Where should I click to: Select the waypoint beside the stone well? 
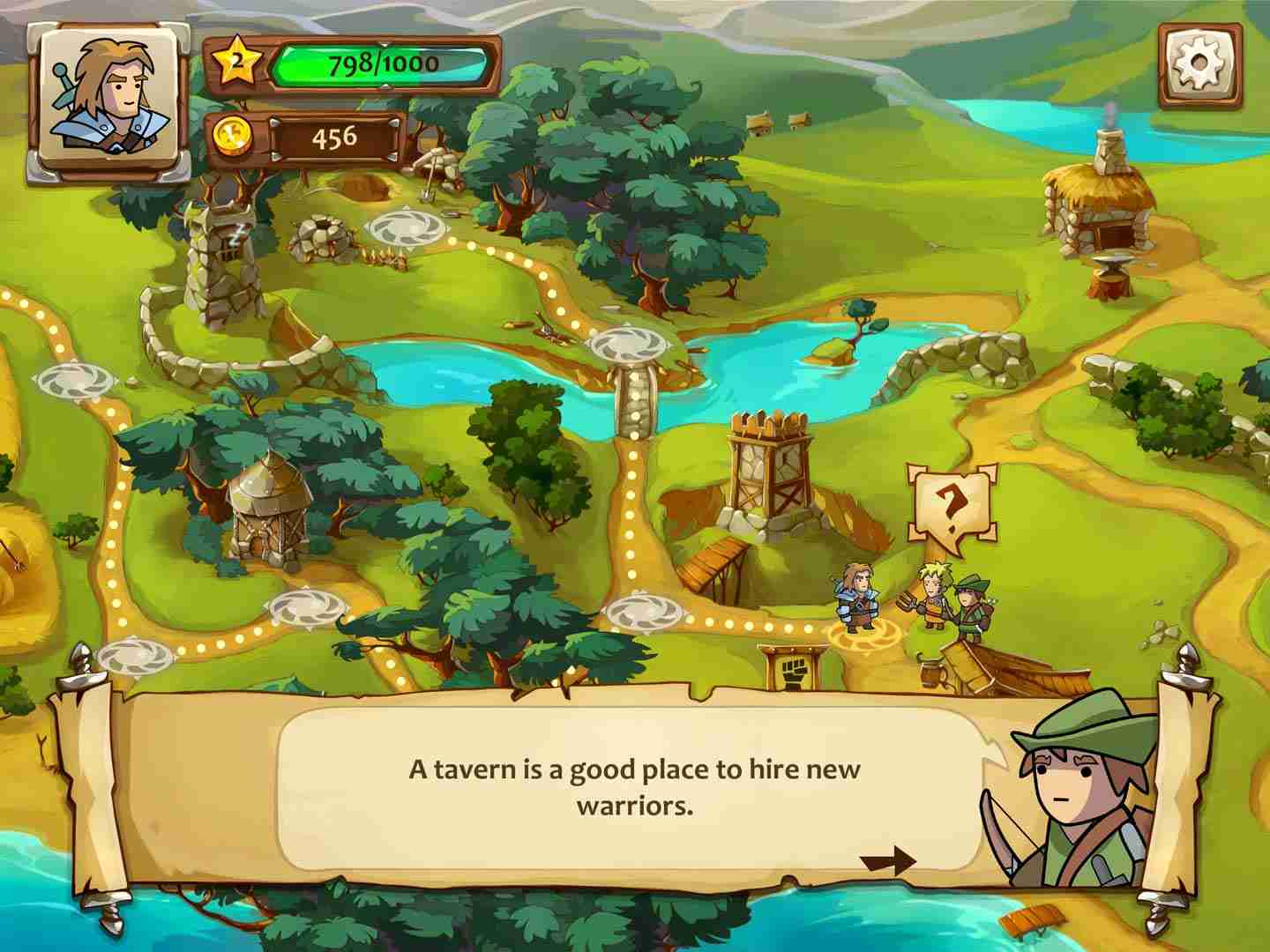407,228
